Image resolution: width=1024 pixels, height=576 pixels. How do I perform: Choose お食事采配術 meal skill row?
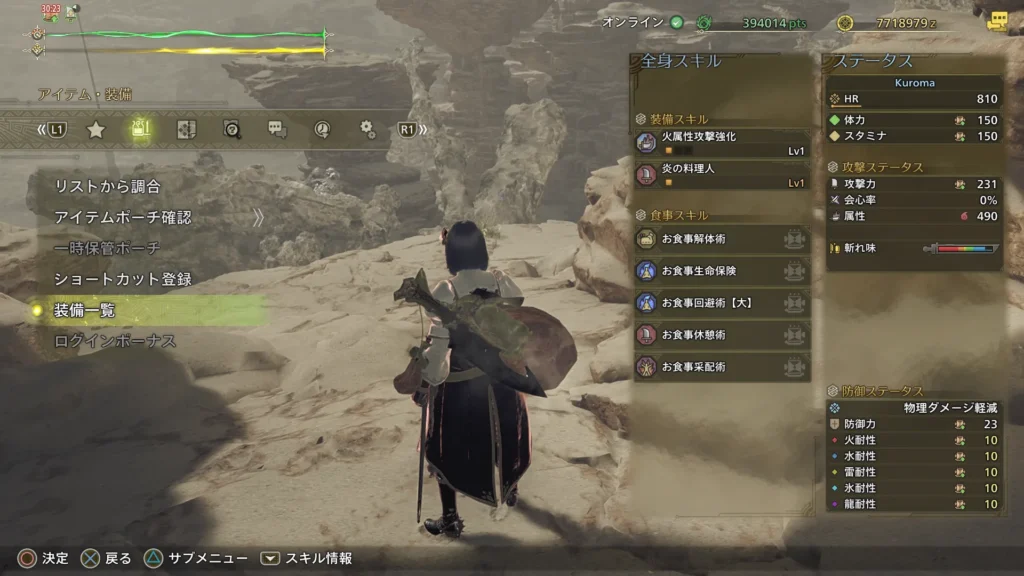(721, 367)
